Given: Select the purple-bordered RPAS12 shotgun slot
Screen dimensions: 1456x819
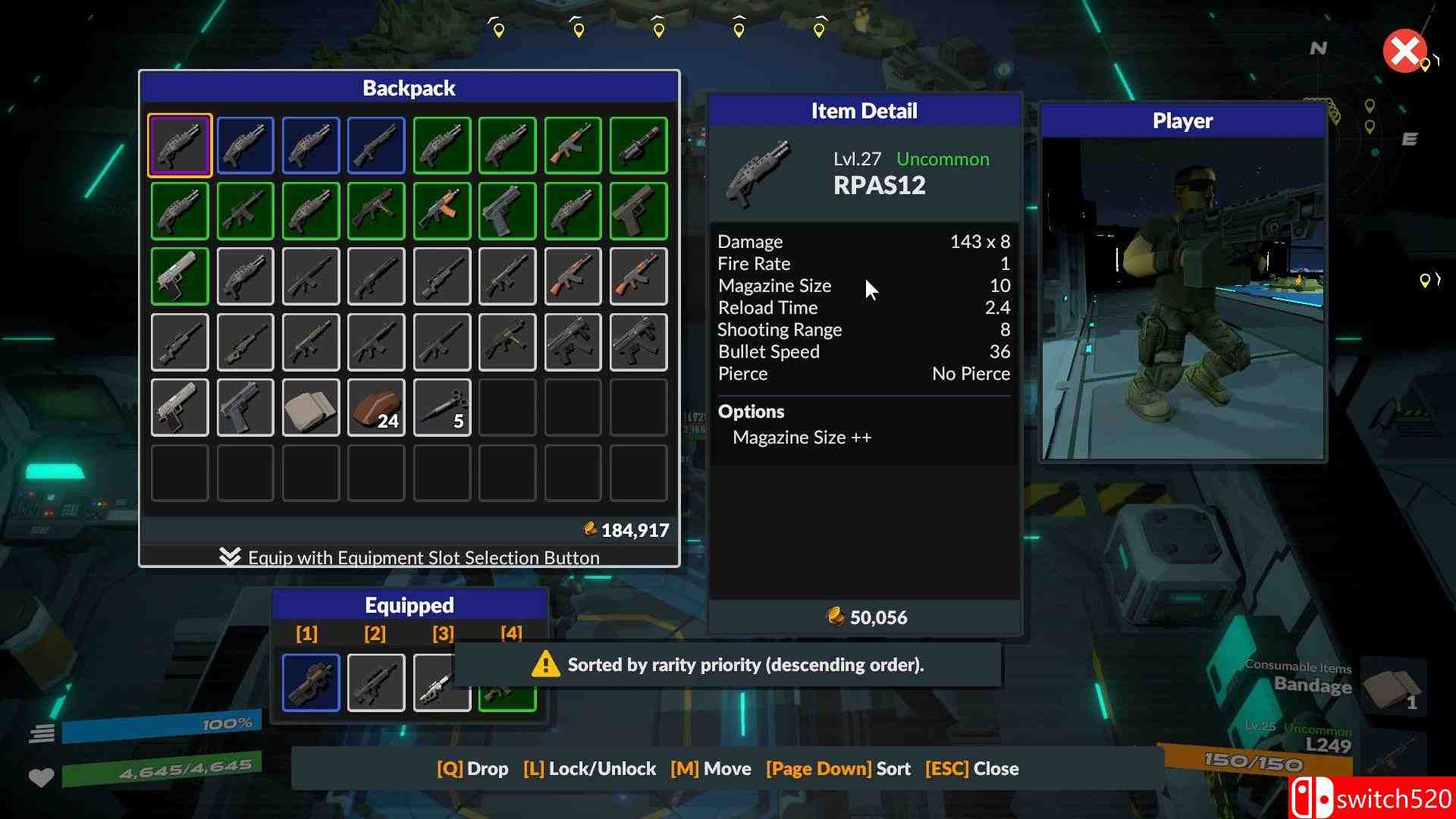Looking at the screenshot, I should coord(180,146).
